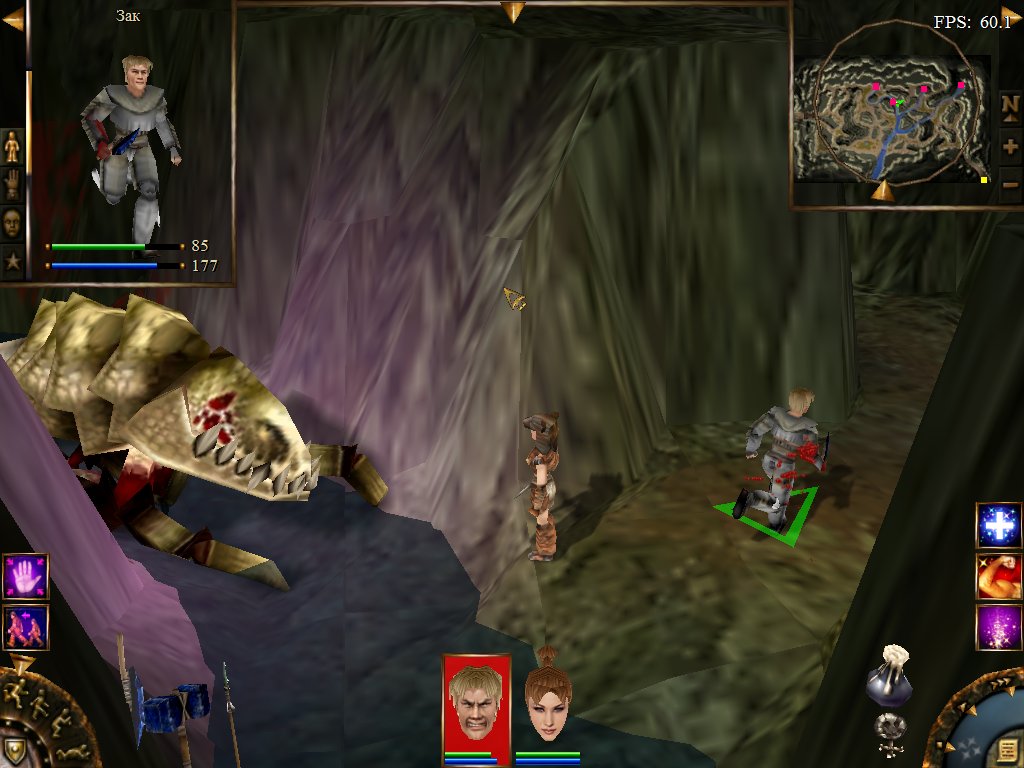1024x768 pixels.
Task: Use the purple sparkle spell
Action: [x=998, y=627]
